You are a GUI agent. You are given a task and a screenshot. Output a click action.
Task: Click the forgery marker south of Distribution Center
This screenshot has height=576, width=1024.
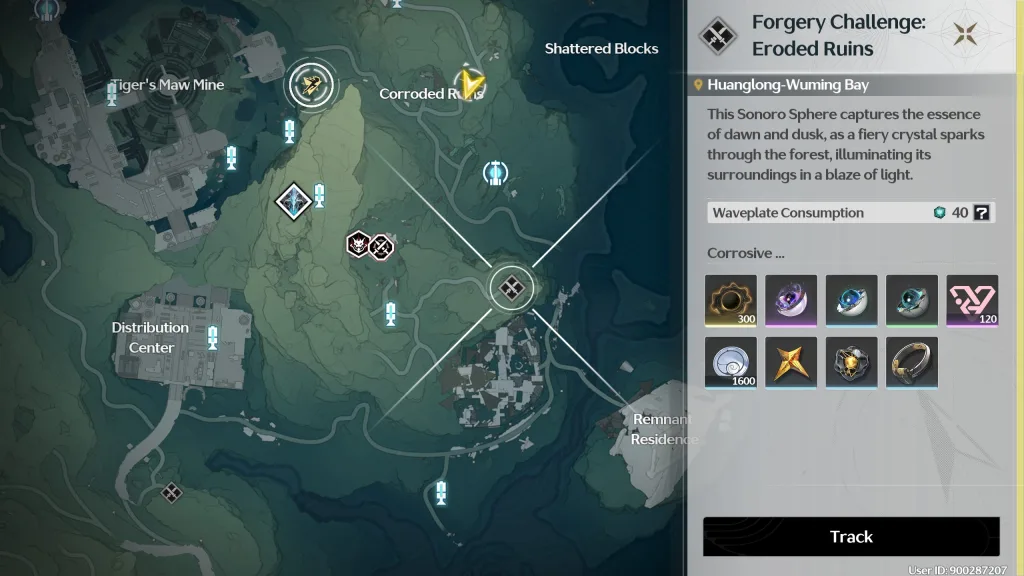[x=172, y=491]
